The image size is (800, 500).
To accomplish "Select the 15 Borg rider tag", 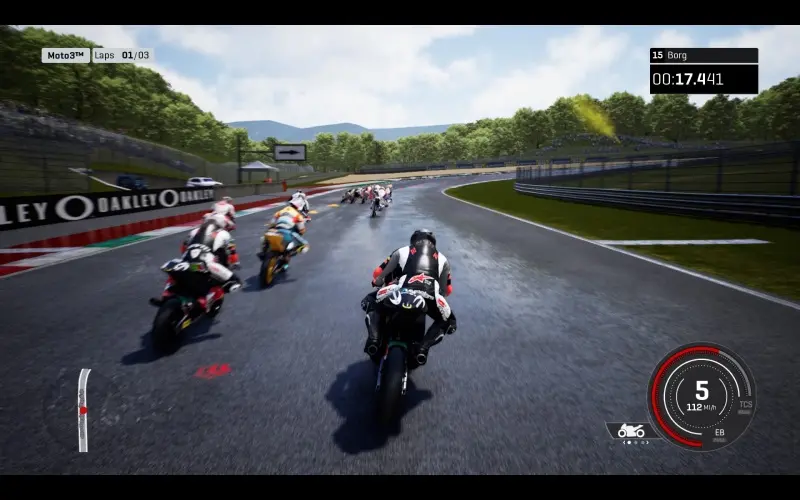I will pyautogui.click(x=703, y=56).
